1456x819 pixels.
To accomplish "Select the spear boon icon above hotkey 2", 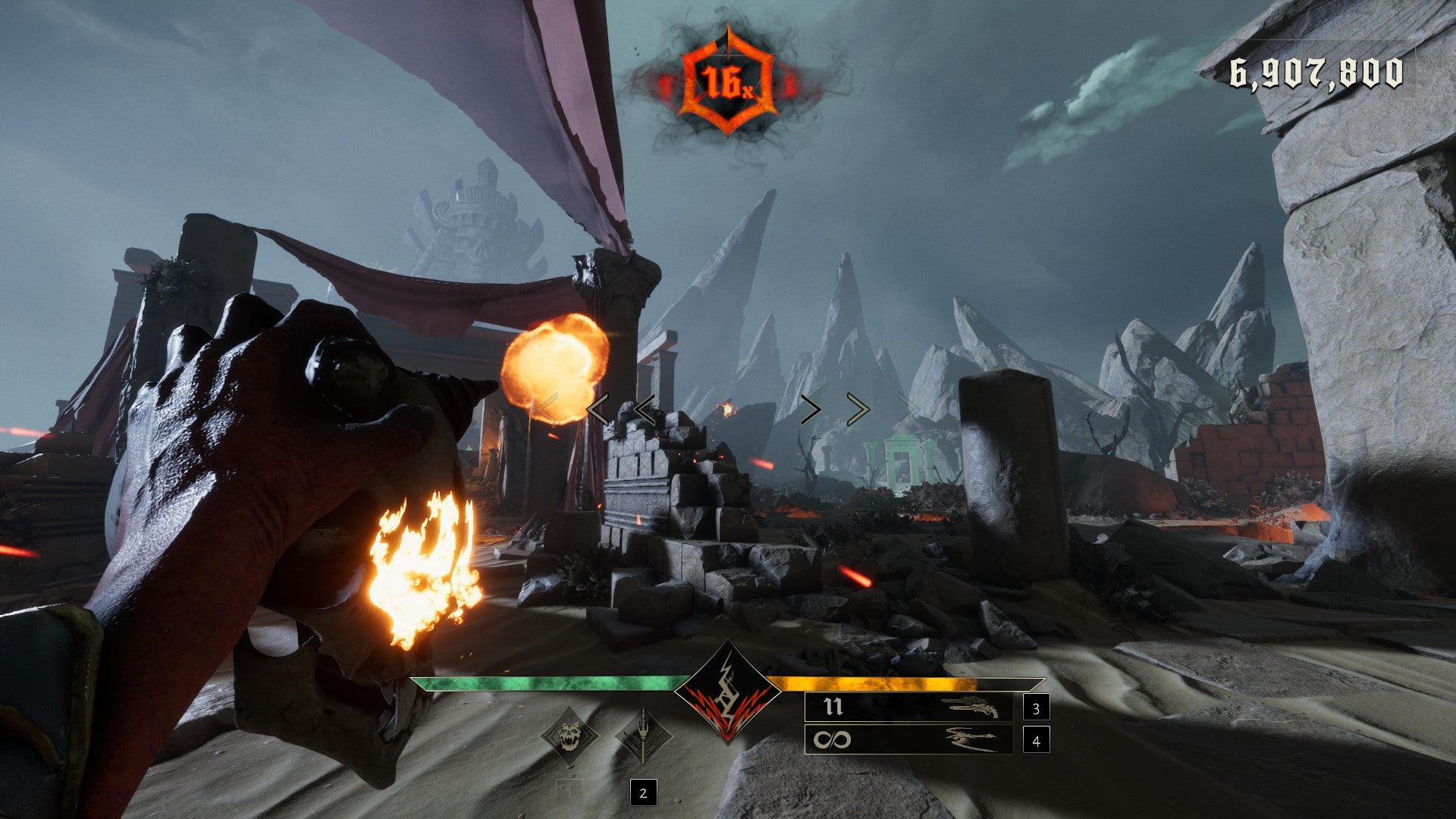I will [x=643, y=734].
